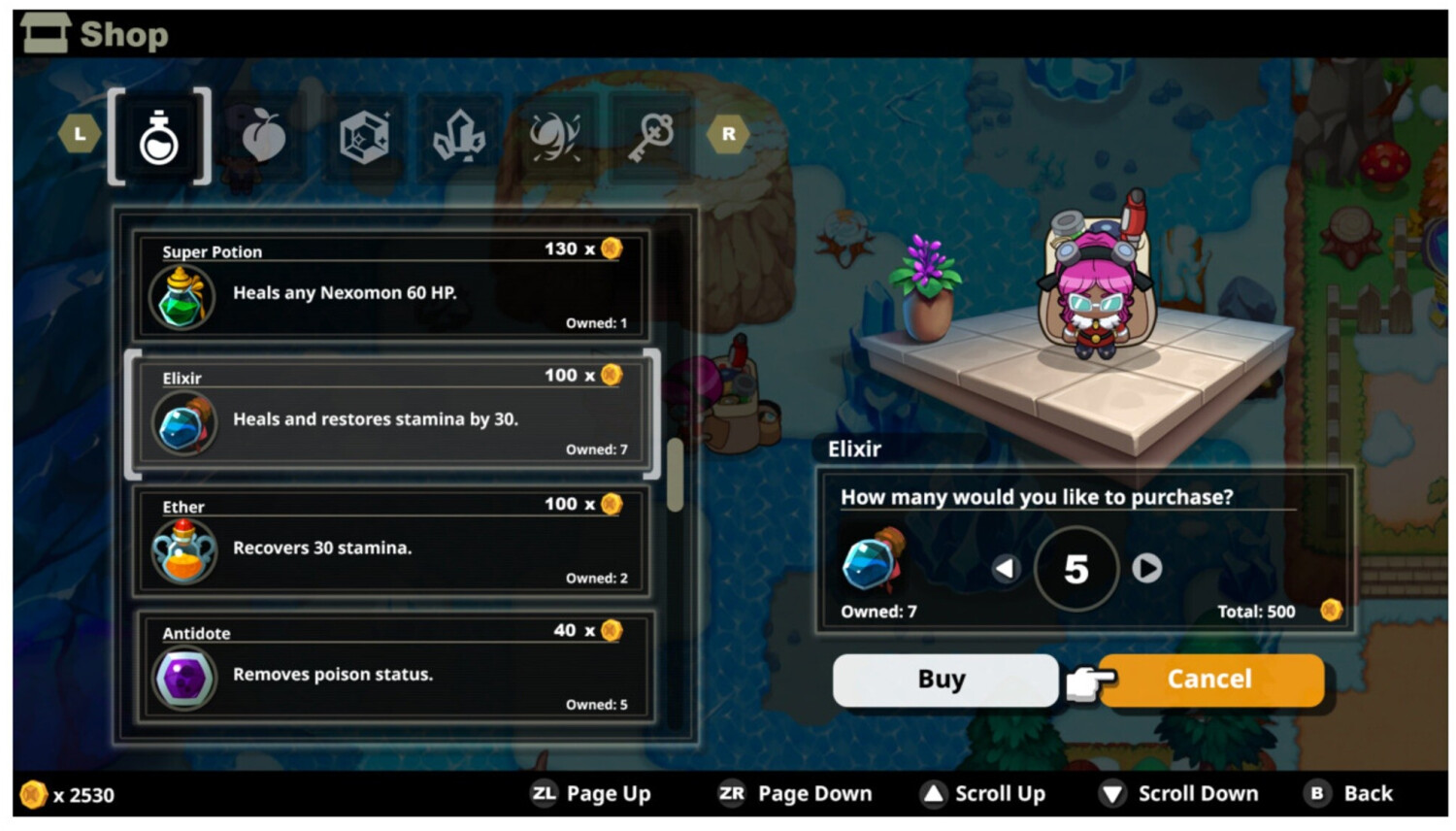
Task: Open the crystal shards category tab
Action: (x=458, y=137)
